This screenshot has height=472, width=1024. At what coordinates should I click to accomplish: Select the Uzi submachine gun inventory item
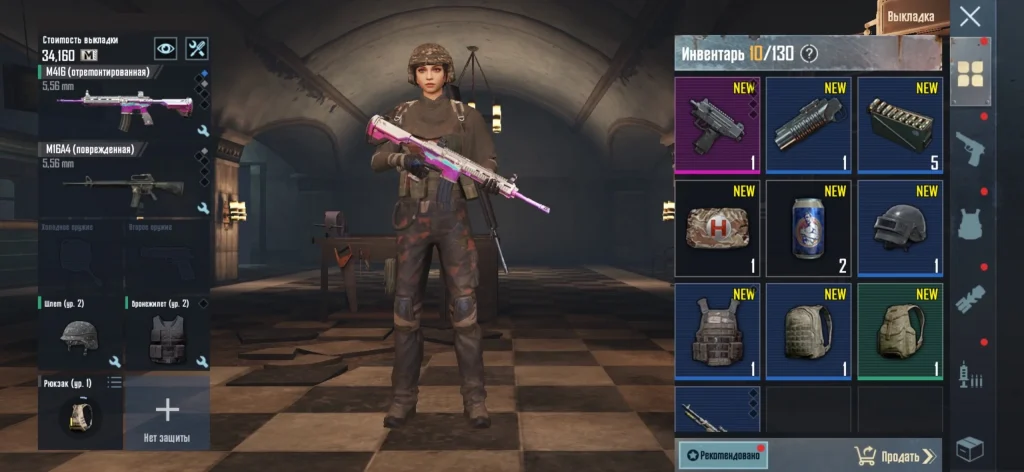[x=716, y=125]
